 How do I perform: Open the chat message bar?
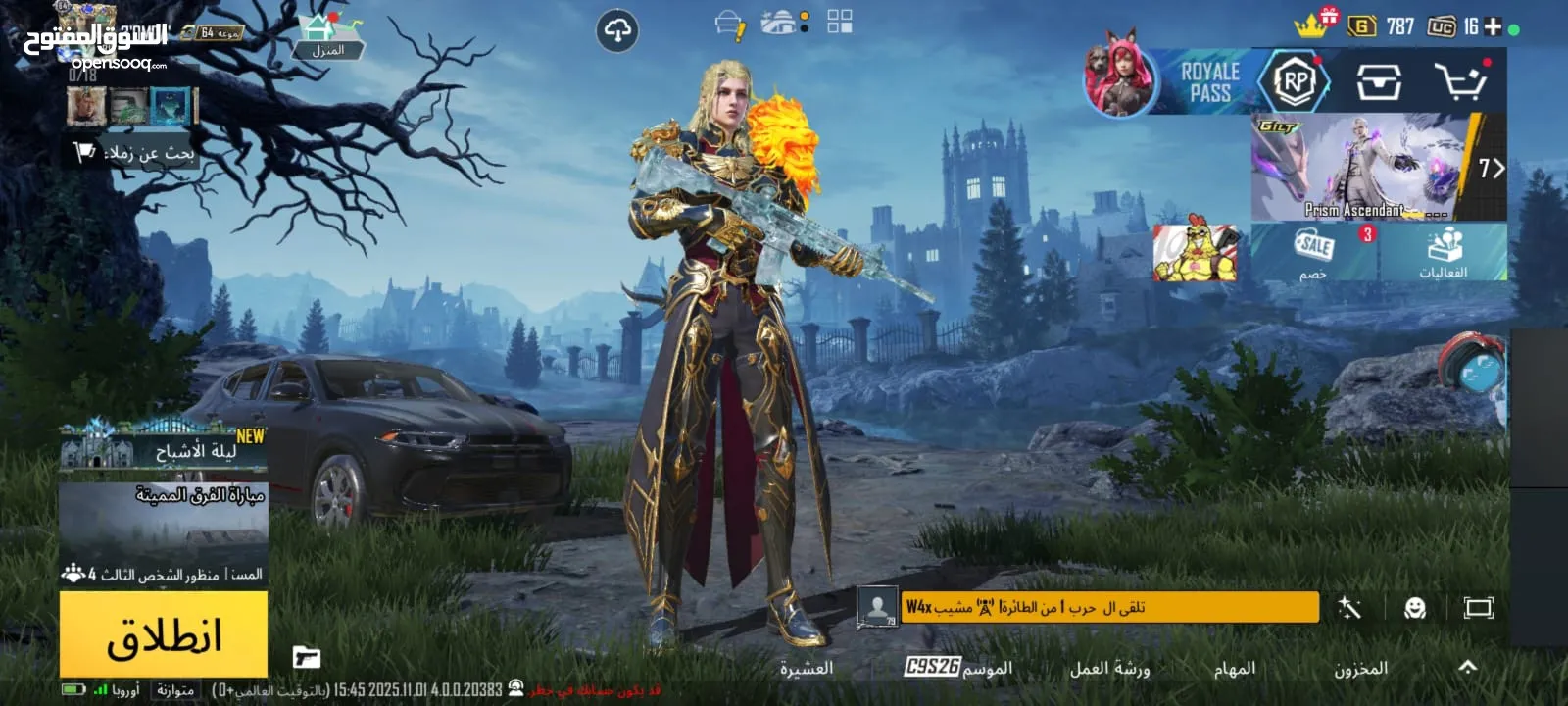[x=1107, y=608]
